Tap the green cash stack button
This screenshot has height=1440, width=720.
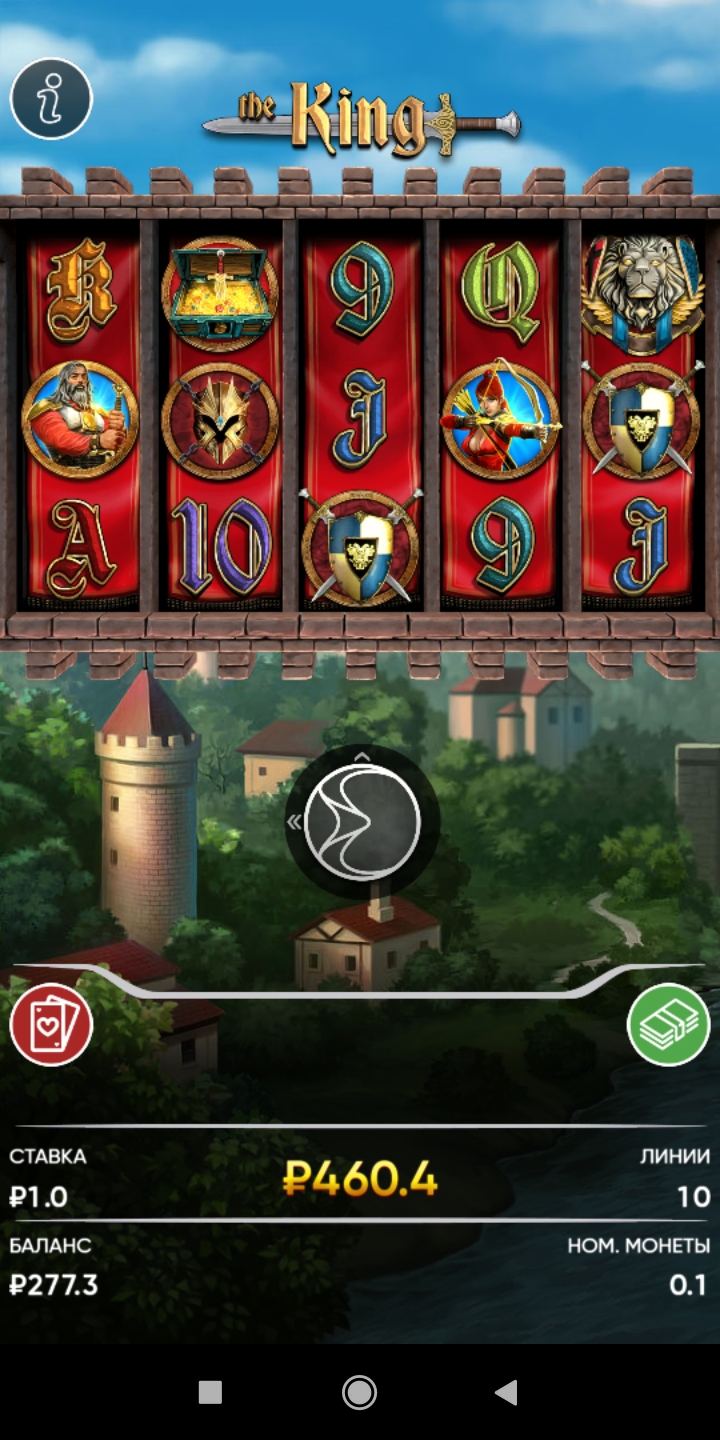668,1024
